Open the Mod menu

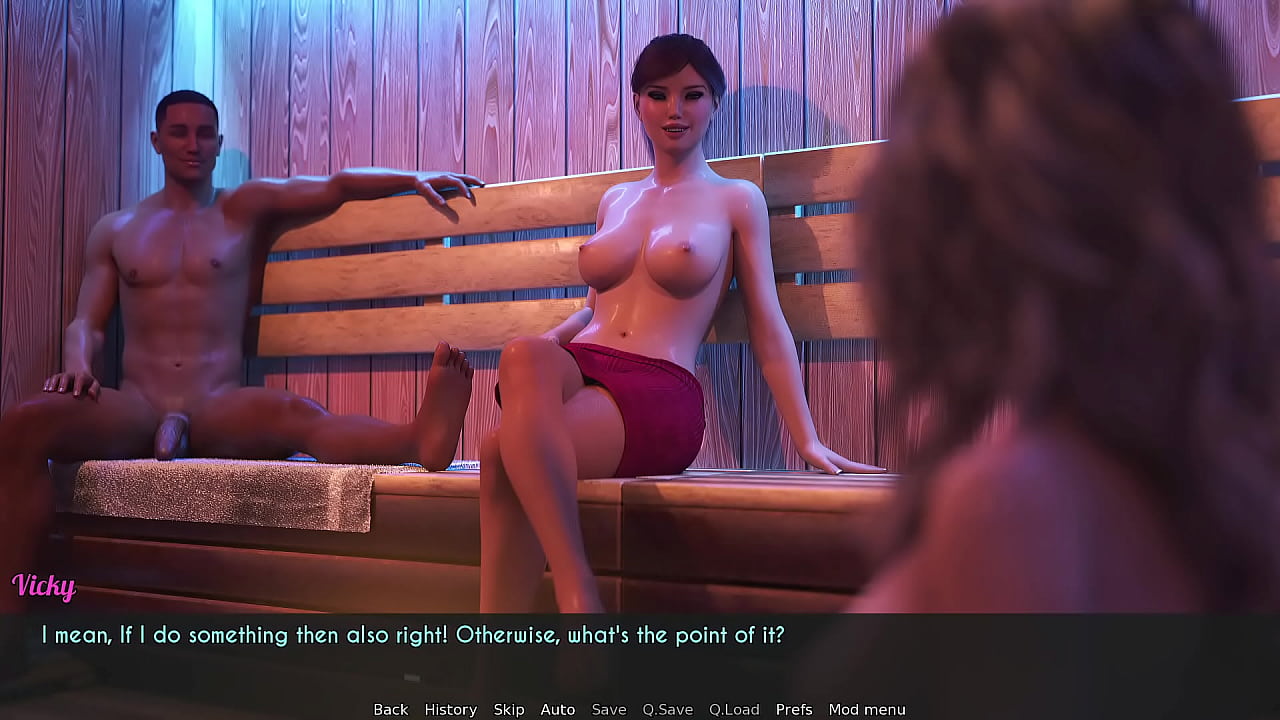[x=866, y=709]
